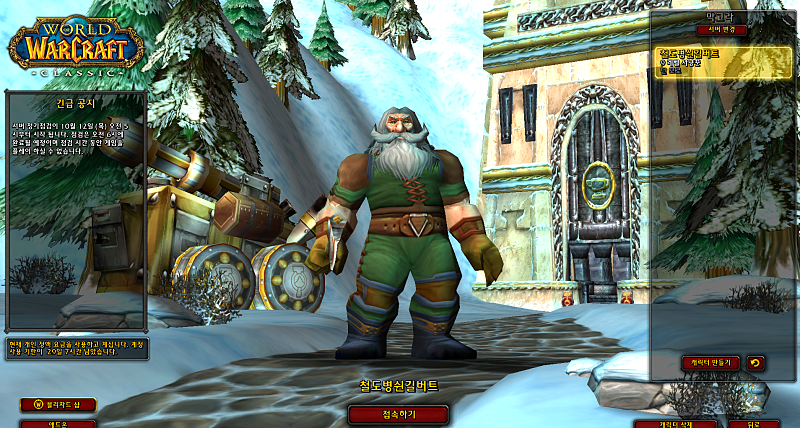The image size is (800, 428).
Task: Open the 서버 변경 realm change
Action: click(721, 30)
